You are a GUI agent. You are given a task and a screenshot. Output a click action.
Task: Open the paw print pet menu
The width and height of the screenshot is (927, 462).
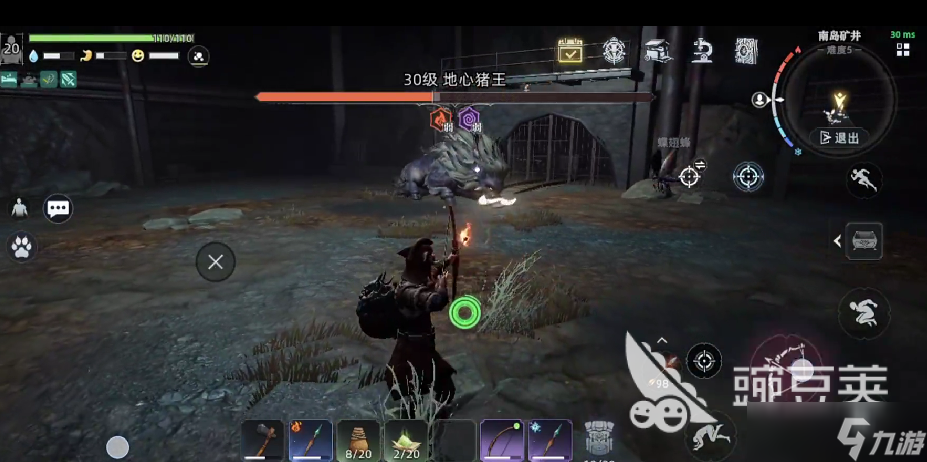pyautogui.click(x=19, y=246)
